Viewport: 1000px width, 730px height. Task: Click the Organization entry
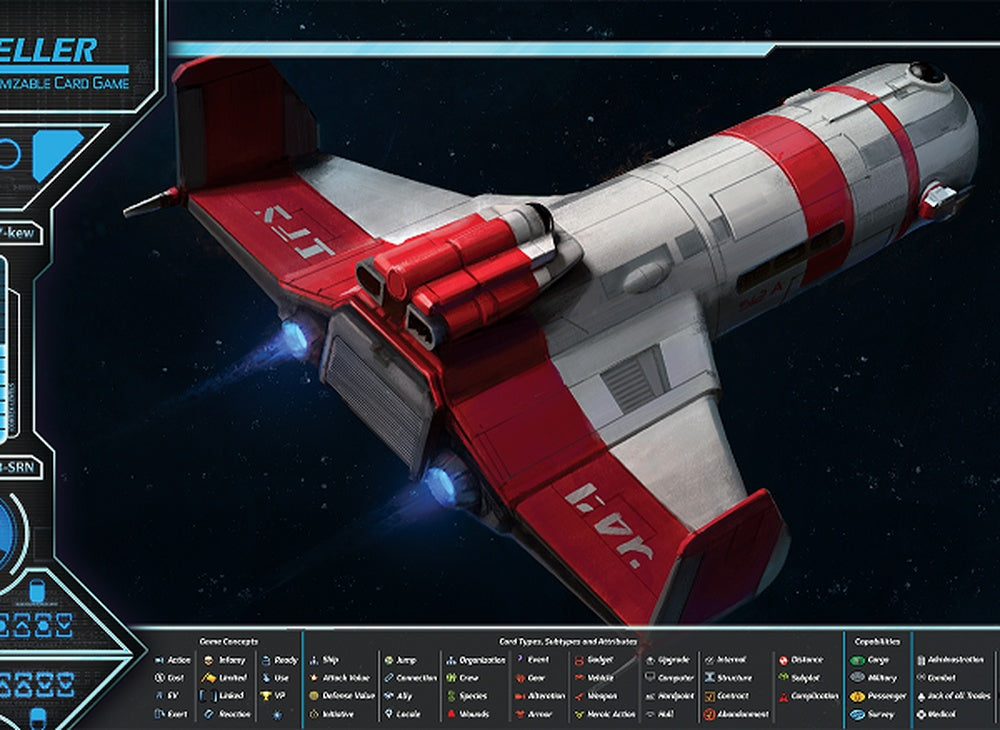point(475,660)
